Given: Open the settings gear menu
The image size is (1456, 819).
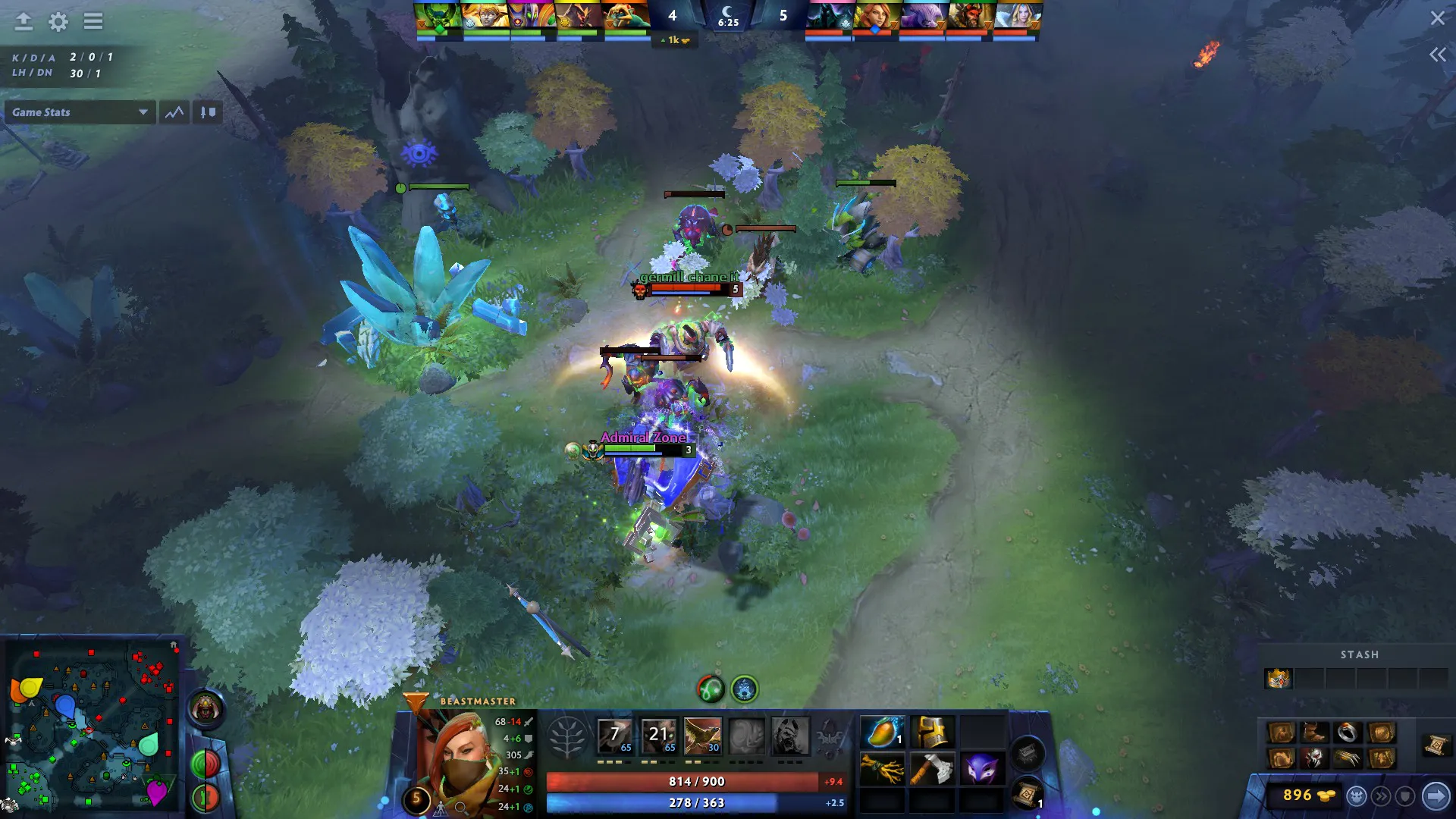Looking at the screenshot, I should pos(58,22).
